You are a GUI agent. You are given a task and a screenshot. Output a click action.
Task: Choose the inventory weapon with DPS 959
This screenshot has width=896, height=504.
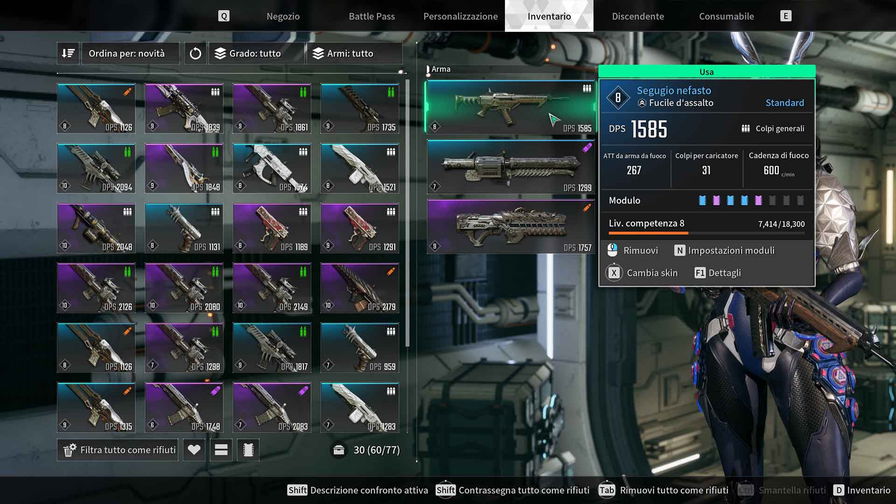[360, 348]
